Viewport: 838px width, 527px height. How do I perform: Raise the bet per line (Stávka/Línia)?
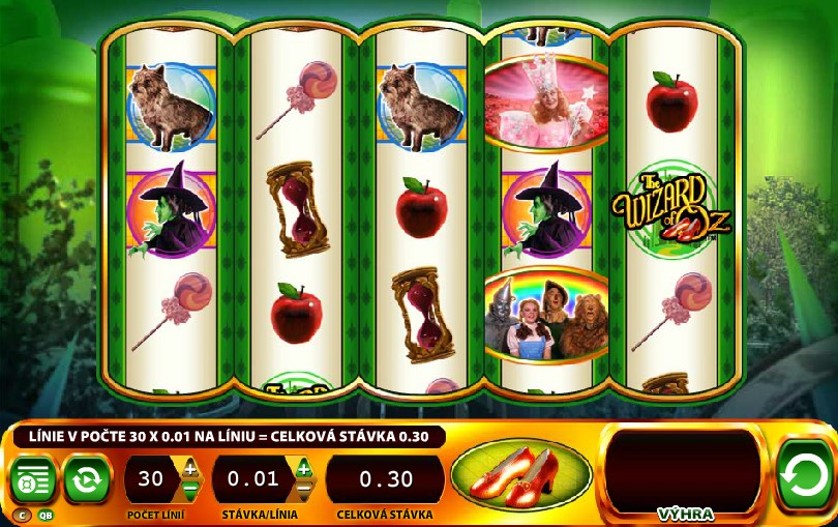point(302,468)
